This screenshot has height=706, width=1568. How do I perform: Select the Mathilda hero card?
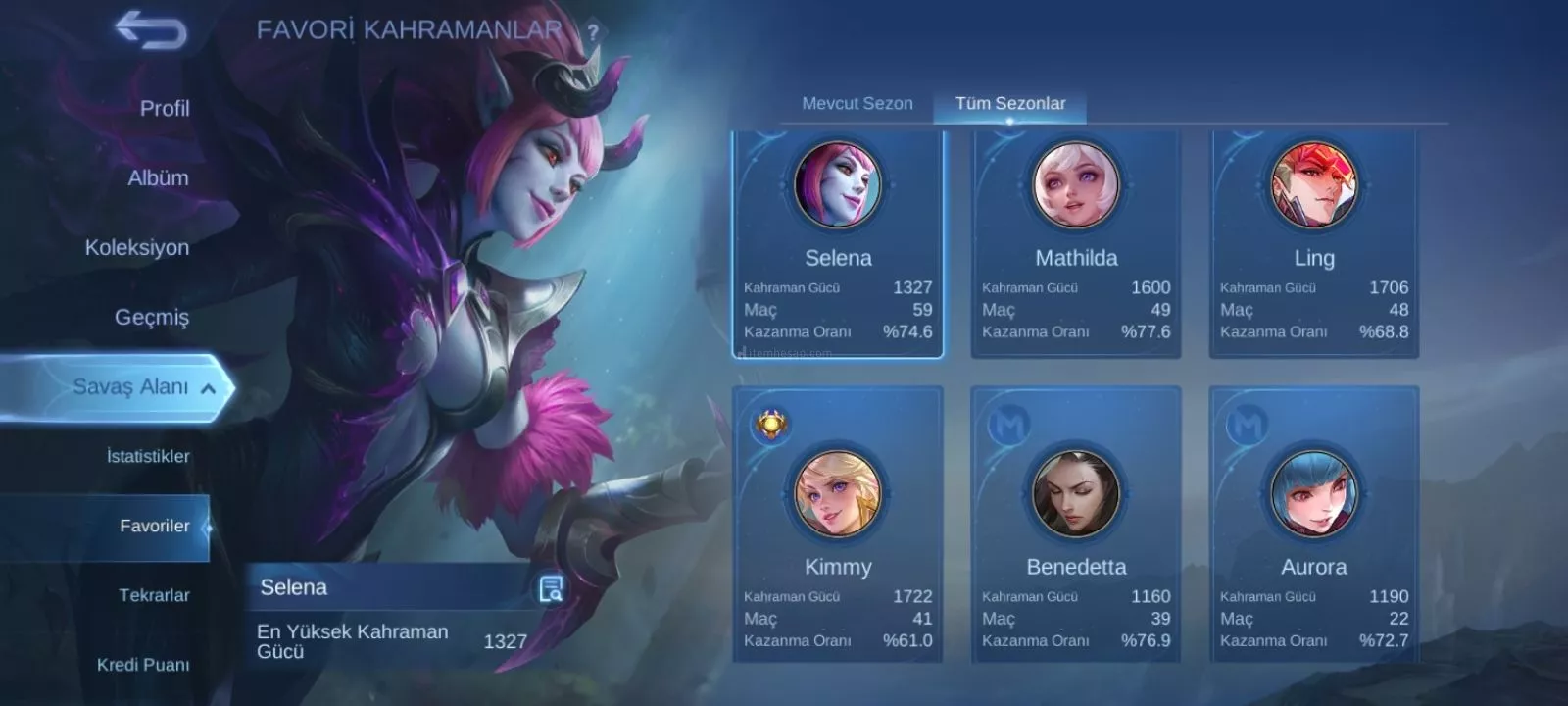point(1076,245)
